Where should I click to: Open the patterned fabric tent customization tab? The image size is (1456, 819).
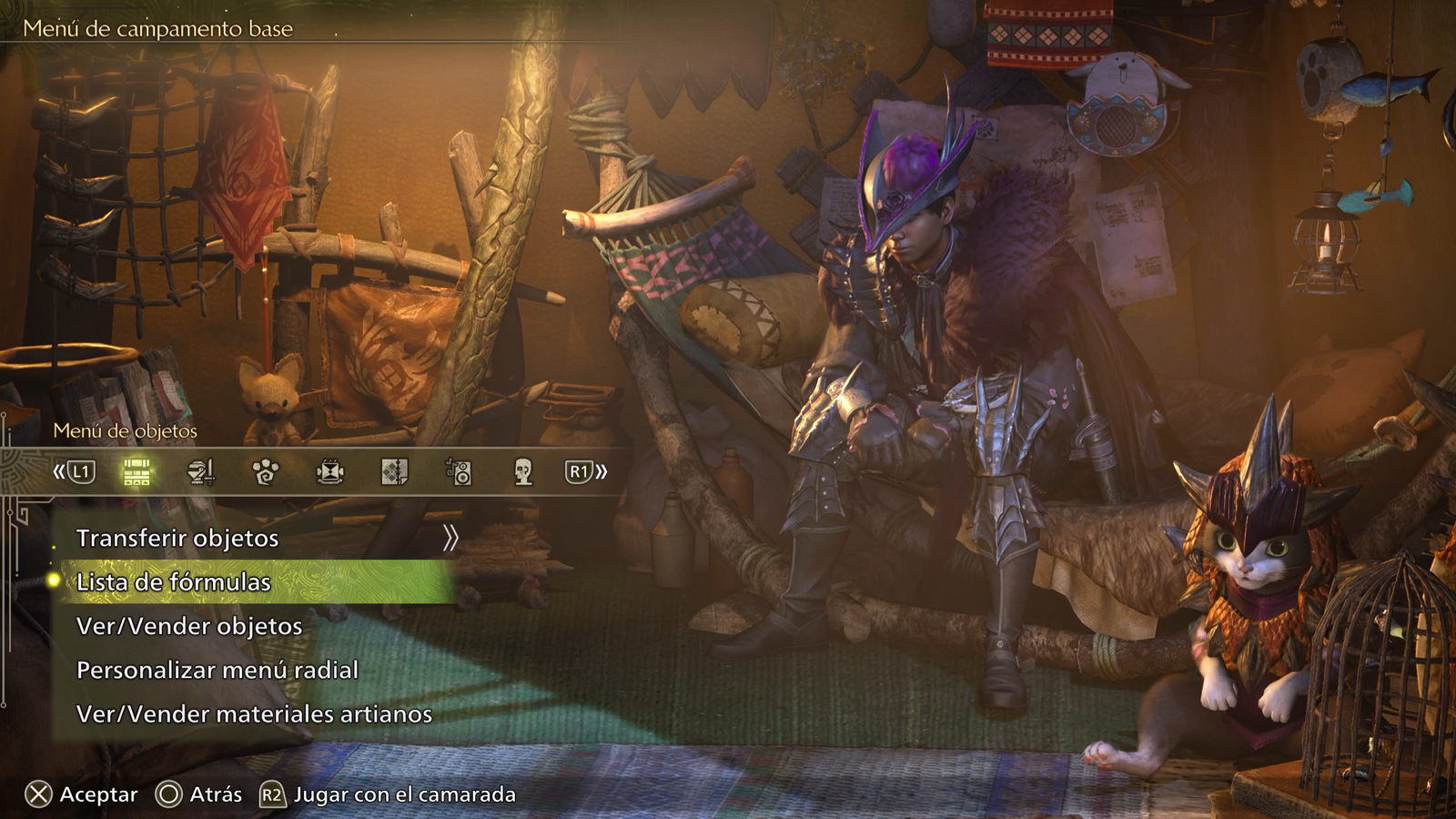[394, 471]
